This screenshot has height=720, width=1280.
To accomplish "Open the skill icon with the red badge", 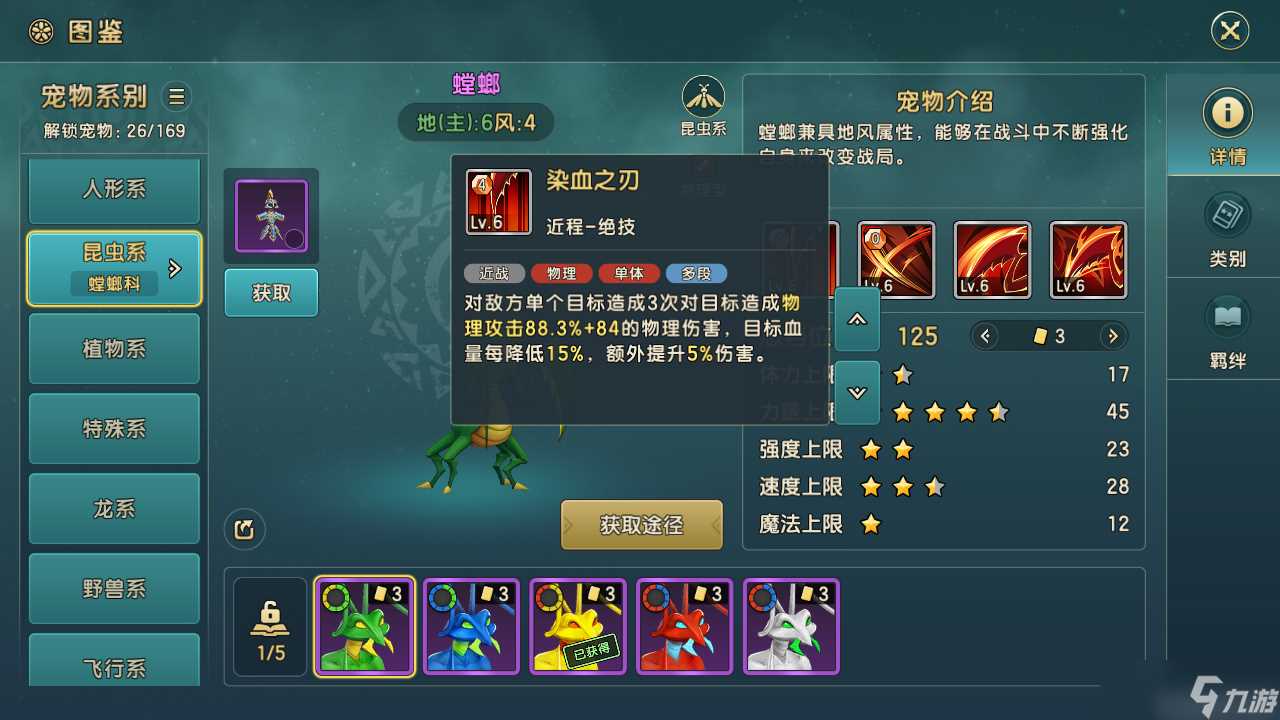I will [x=897, y=259].
